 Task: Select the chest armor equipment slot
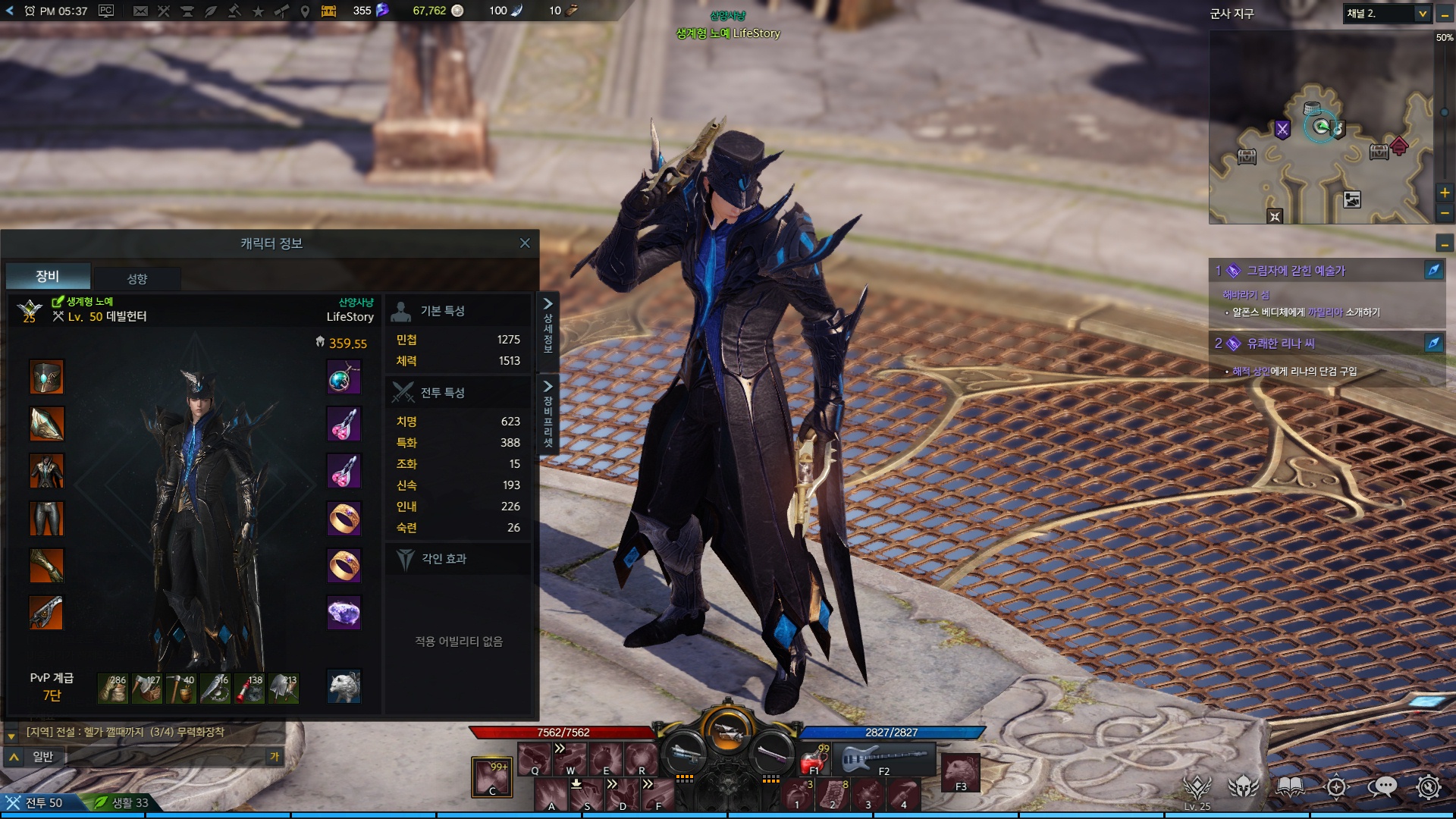coord(46,471)
